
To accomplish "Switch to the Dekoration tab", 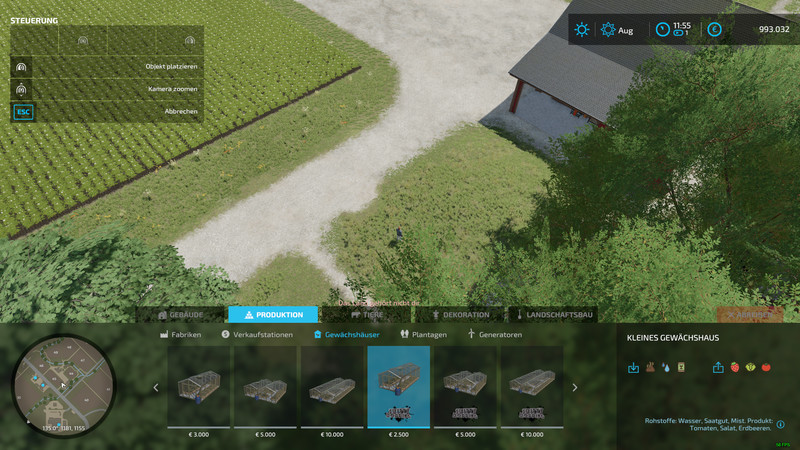I will coord(460,315).
